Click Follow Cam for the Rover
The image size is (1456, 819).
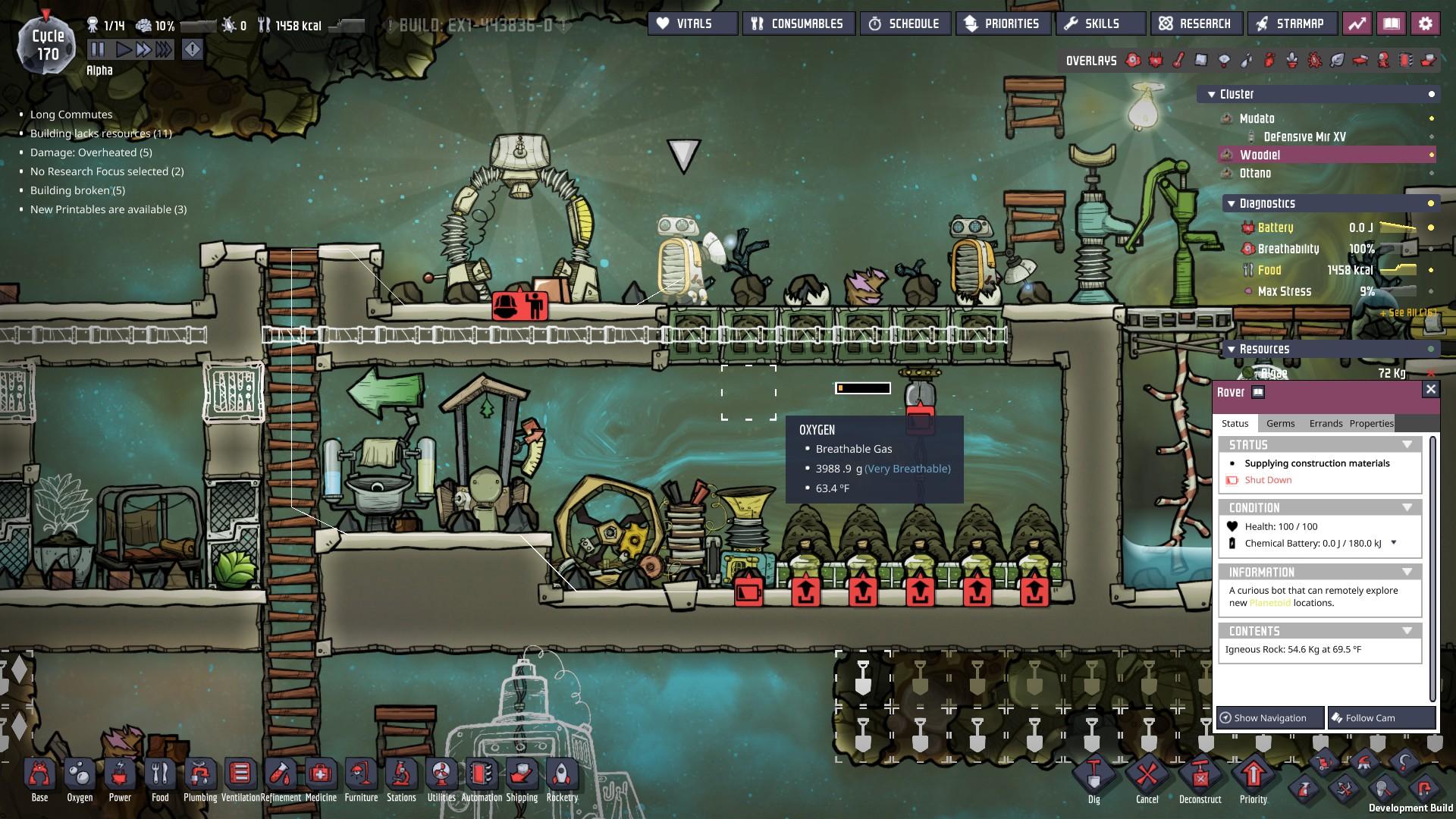click(x=1382, y=717)
